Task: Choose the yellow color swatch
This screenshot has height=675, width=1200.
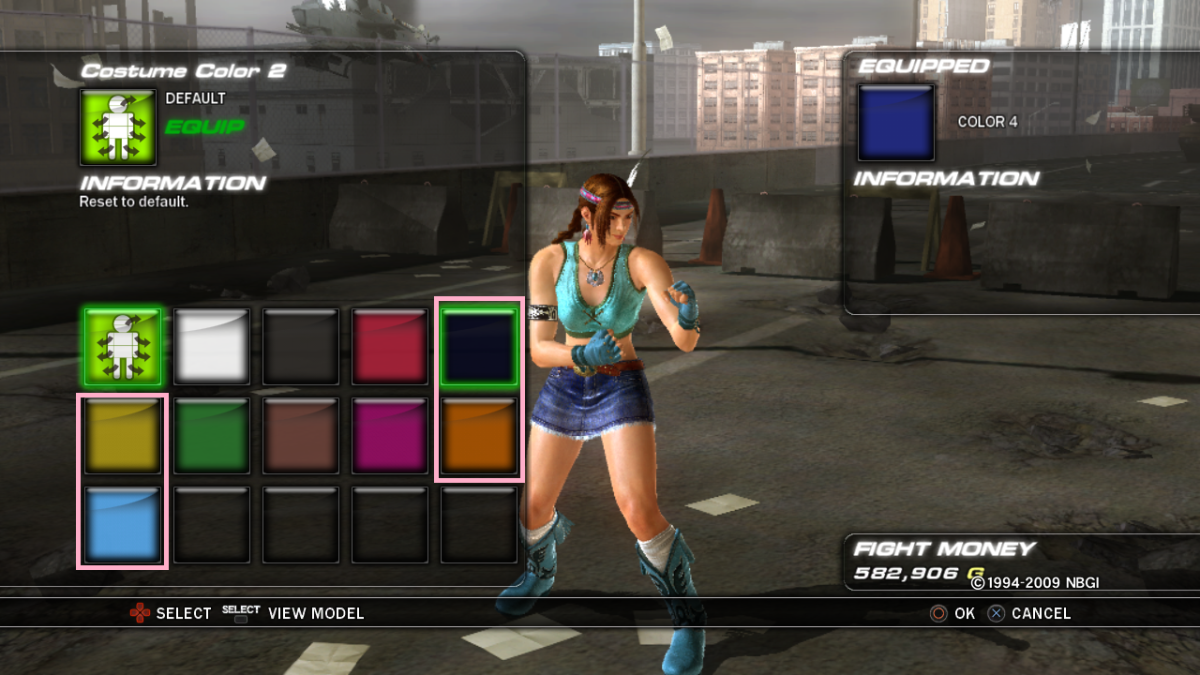Action: click(122, 435)
